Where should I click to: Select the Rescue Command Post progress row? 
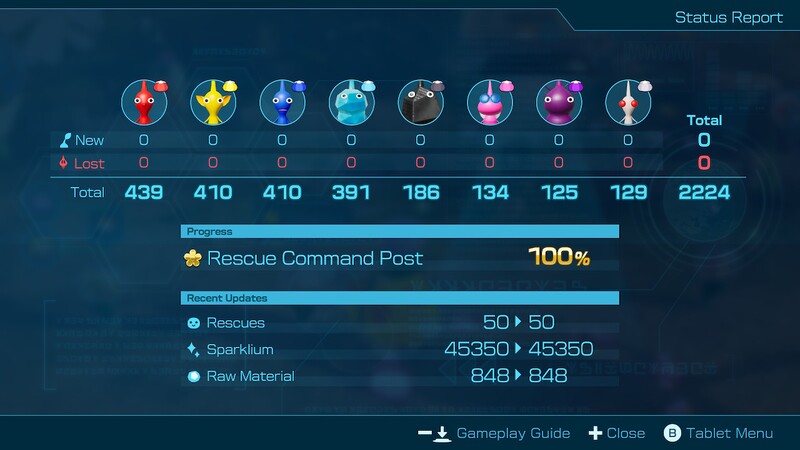pyautogui.click(x=400, y=258)
